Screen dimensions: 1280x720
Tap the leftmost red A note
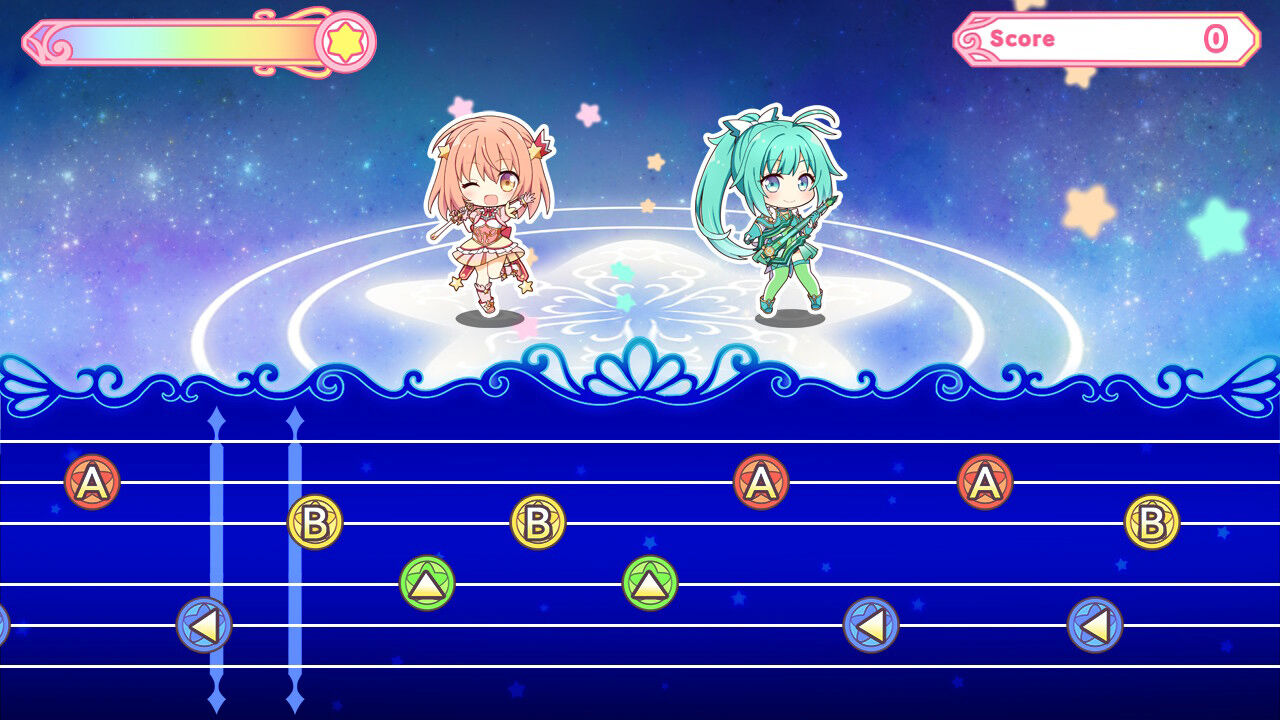(90, 484)
